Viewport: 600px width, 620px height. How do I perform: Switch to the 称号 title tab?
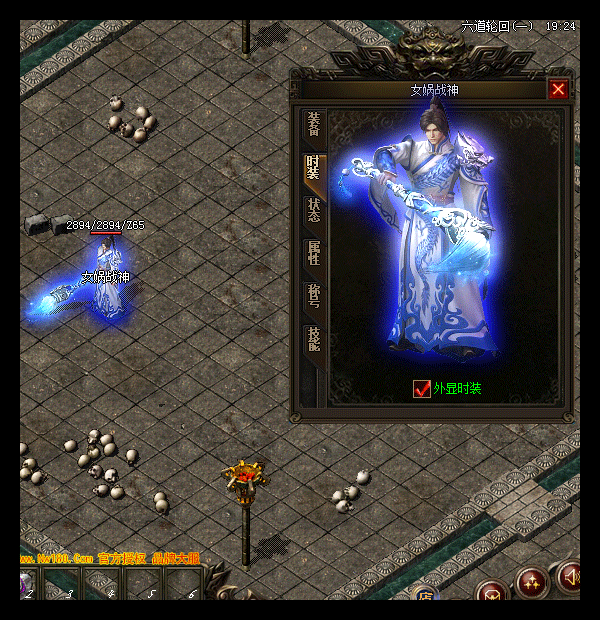point(314,297)
